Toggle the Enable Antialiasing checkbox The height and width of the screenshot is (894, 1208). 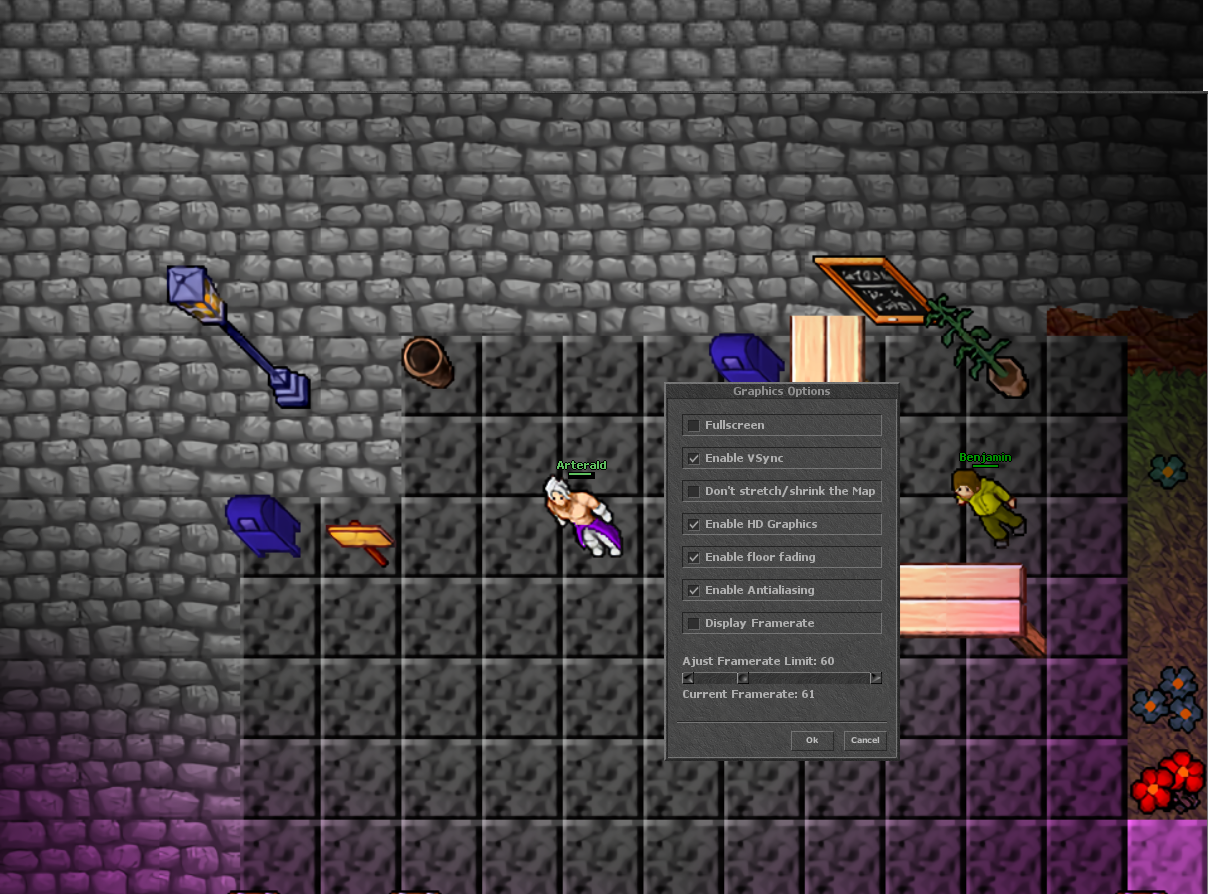point(693,591)
